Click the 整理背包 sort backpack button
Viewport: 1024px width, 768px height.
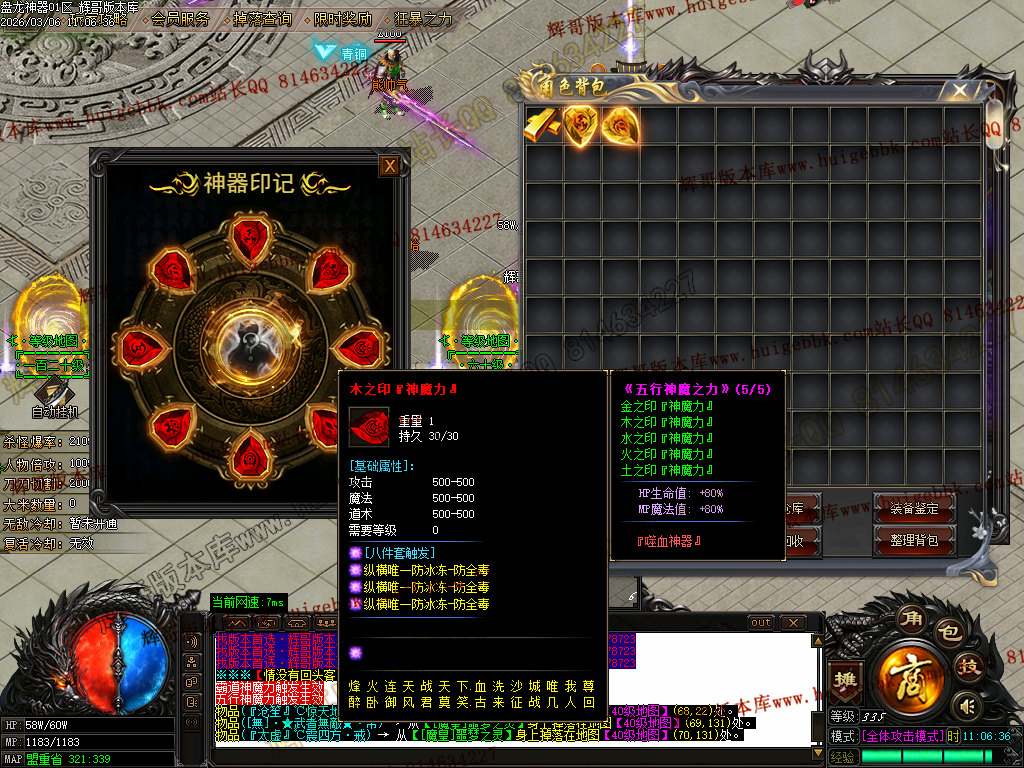pyautogui.click(x=914, y=540)
